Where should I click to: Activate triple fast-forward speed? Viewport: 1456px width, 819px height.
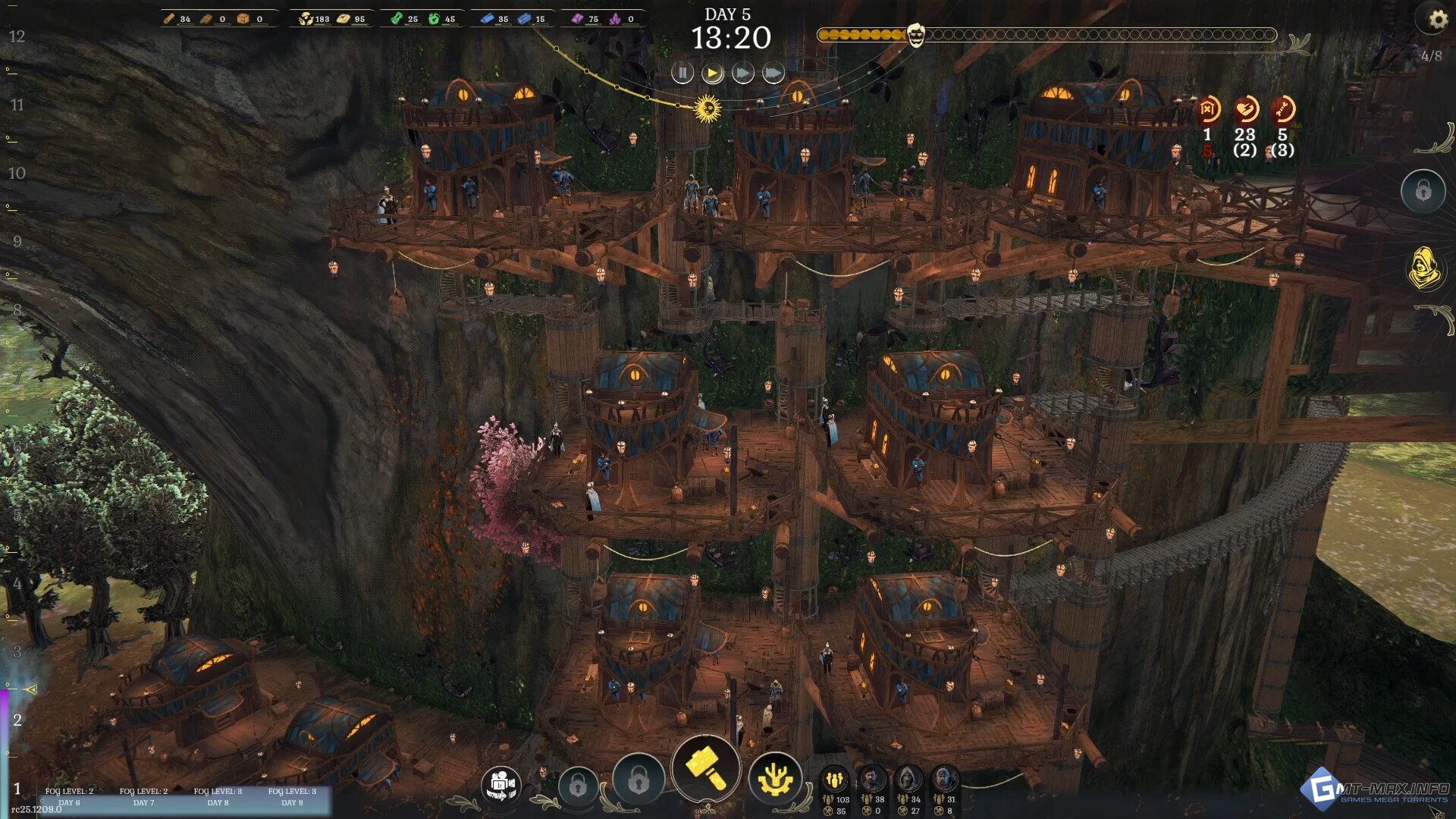pos(773,73)
